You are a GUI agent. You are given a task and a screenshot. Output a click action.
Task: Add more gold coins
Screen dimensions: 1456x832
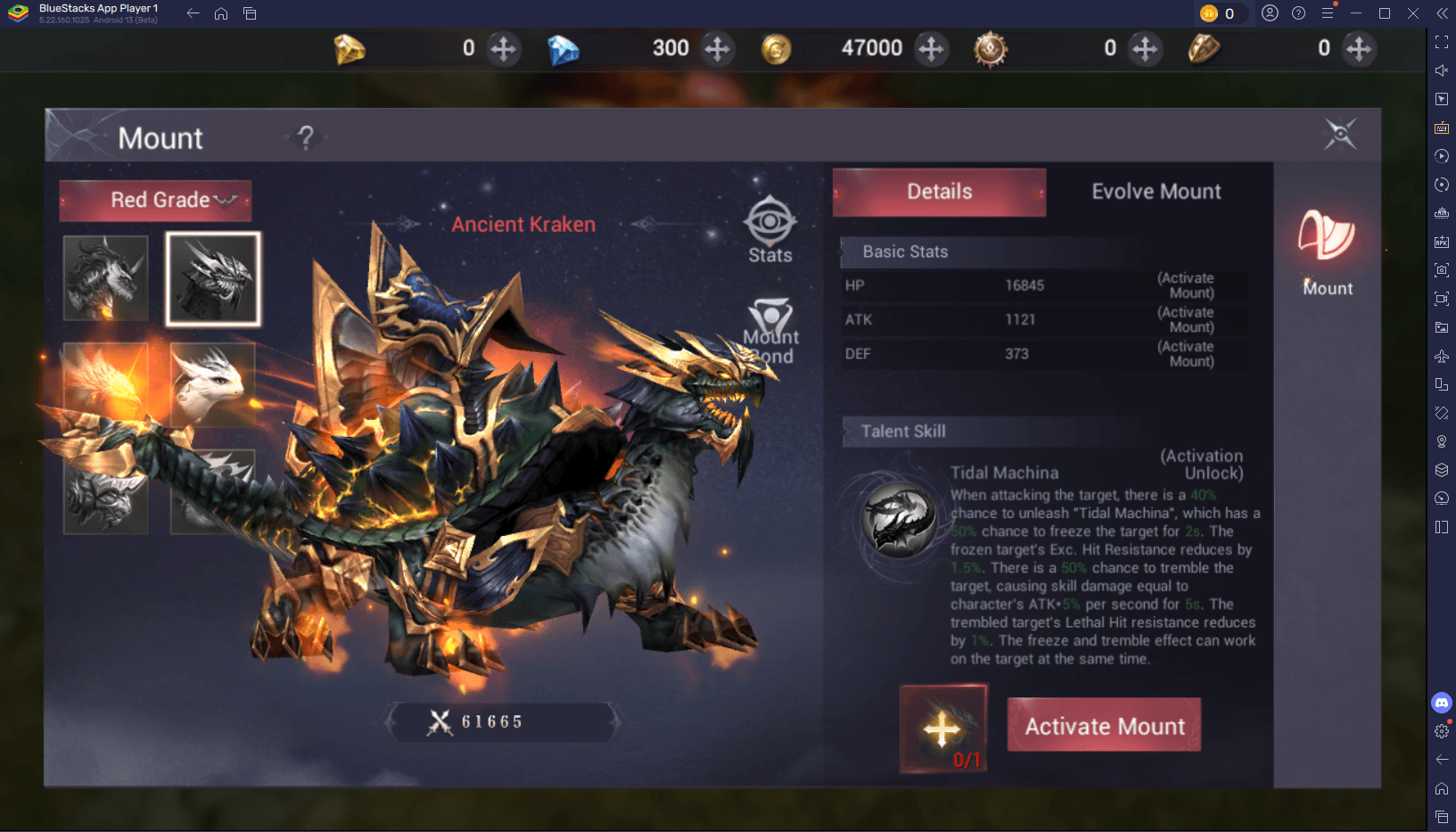pos(931,48)
